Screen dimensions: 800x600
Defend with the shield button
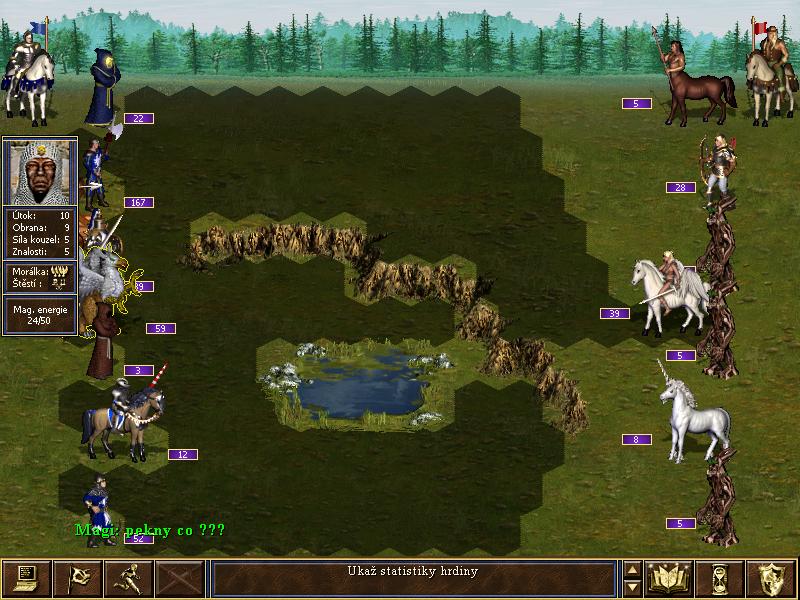(x=771, y=577)
